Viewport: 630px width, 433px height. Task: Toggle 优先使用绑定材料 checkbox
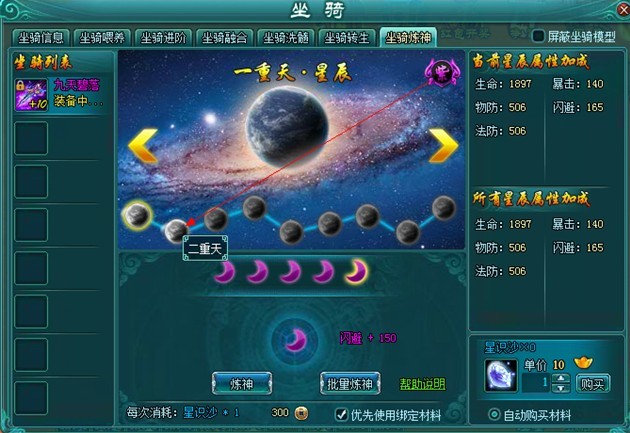340,413
